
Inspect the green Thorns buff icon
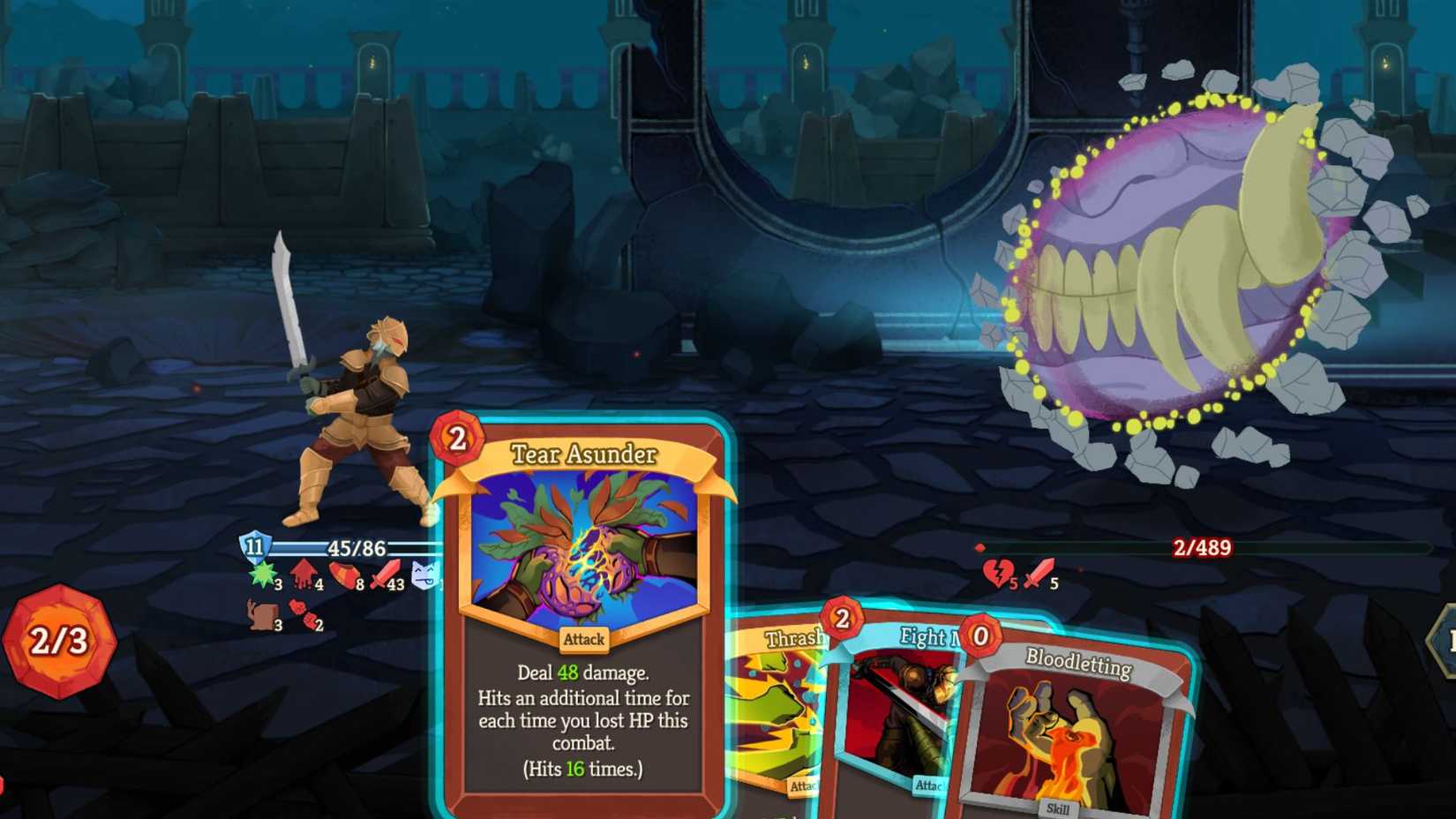coord(262,574)
